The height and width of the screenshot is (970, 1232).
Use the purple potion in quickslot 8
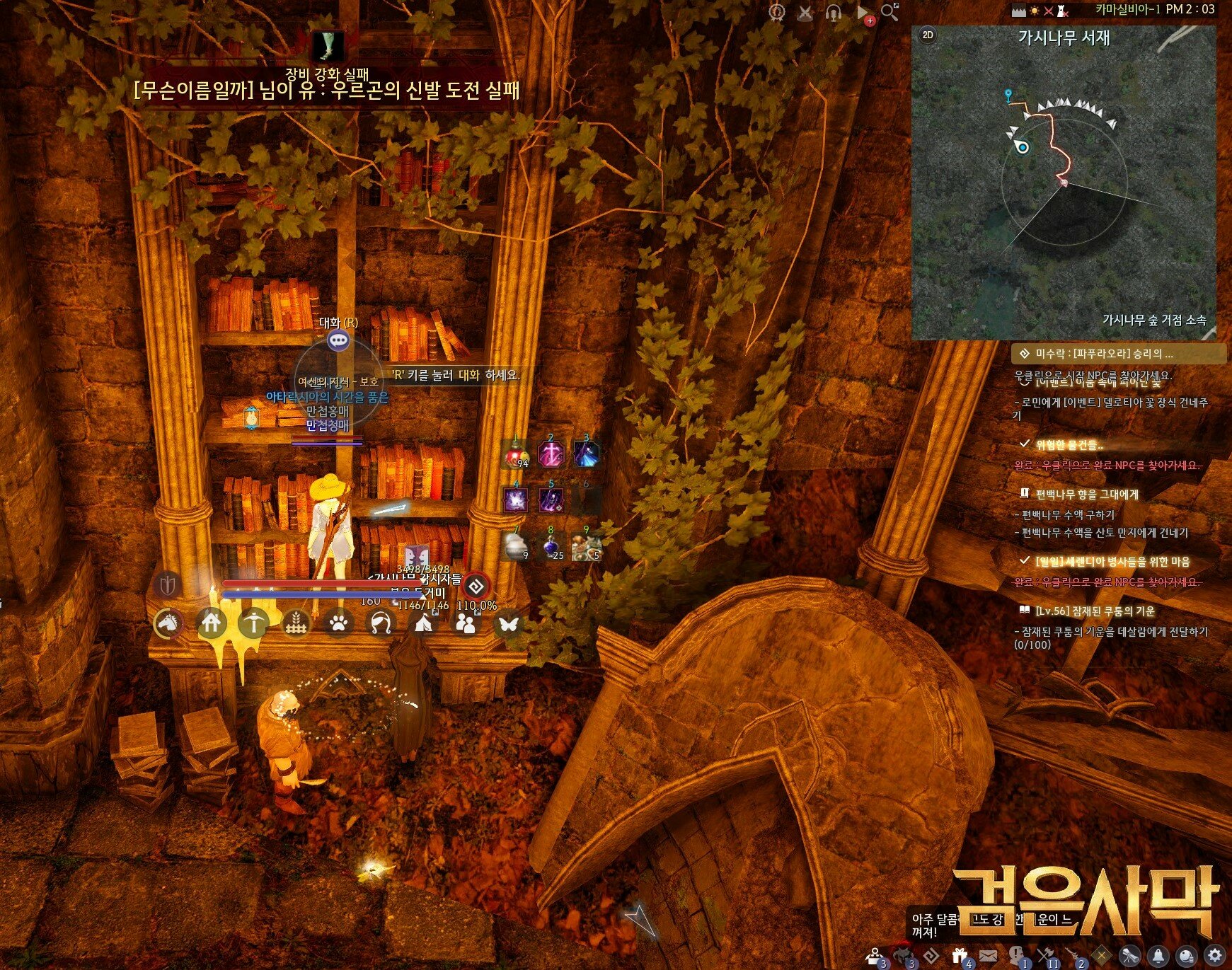(x=551, y=547)
